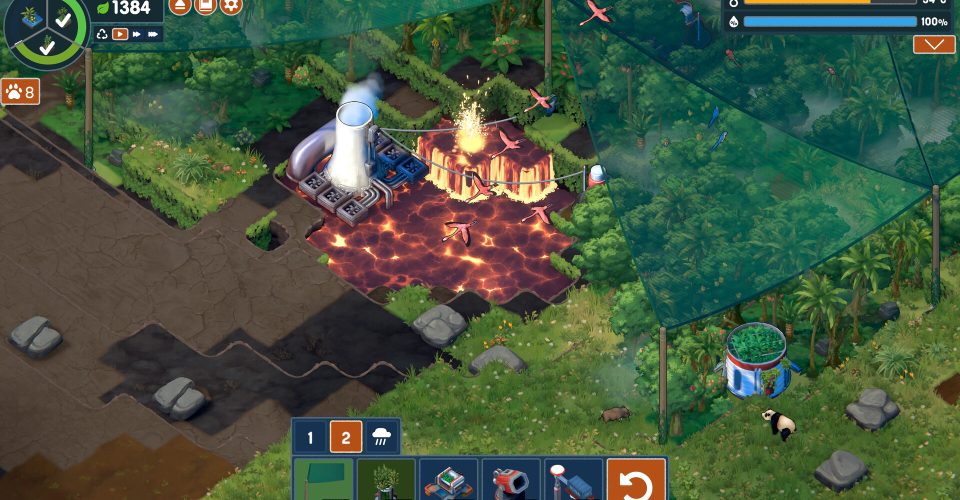
Task: Open the settings gear menu
Action: pos(231,5)
